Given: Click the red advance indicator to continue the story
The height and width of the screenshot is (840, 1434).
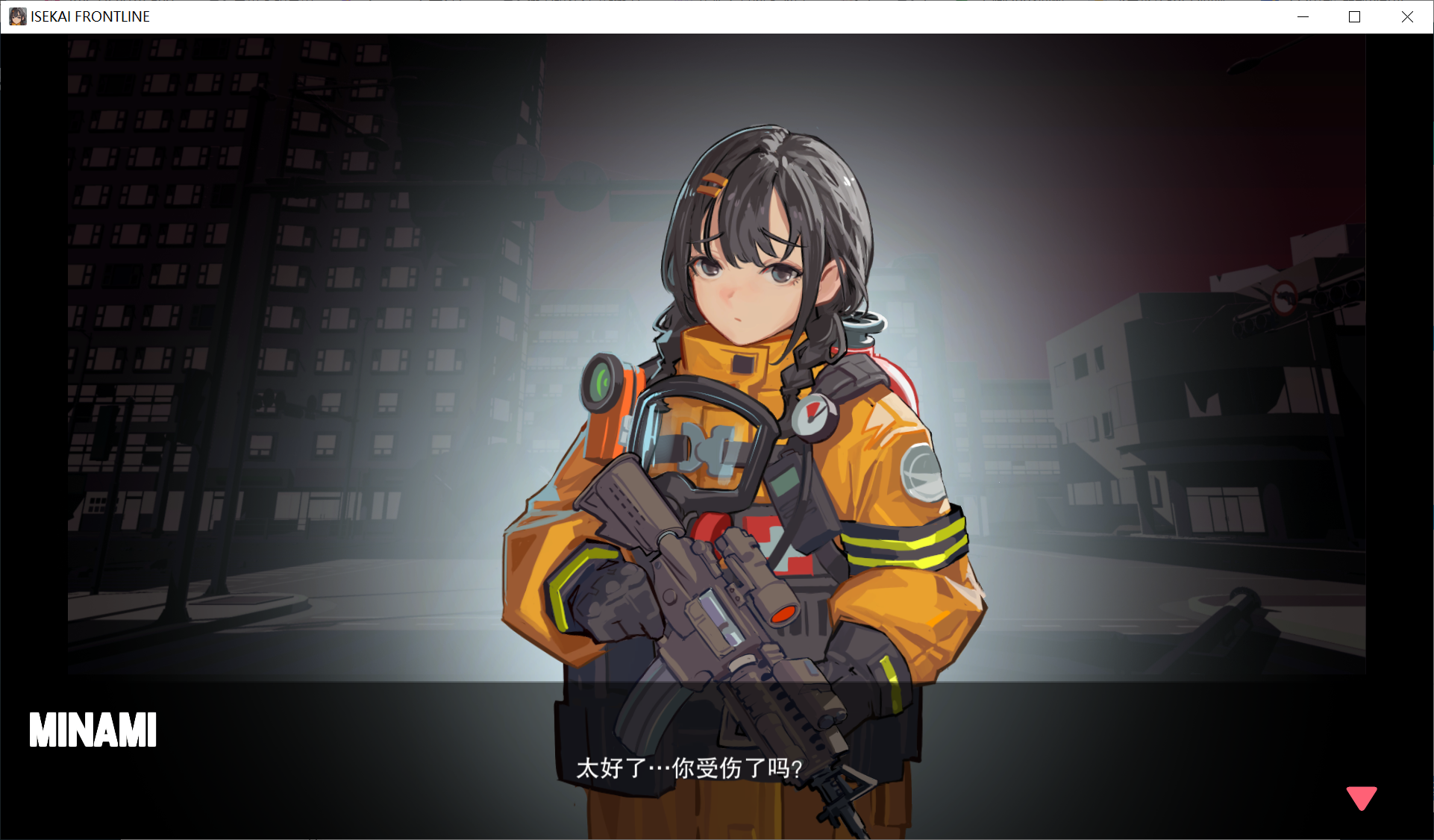Looking at the screenshot, I should (1361, 797).
